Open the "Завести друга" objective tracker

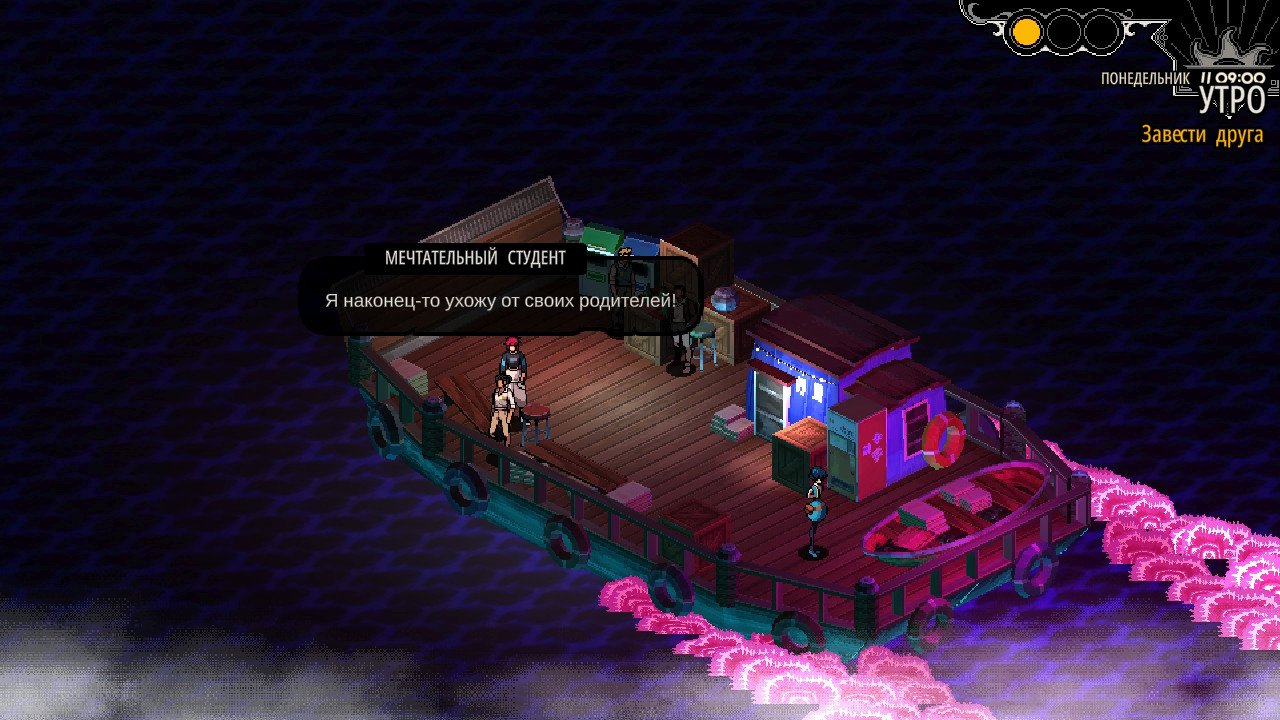[1202, 135]
